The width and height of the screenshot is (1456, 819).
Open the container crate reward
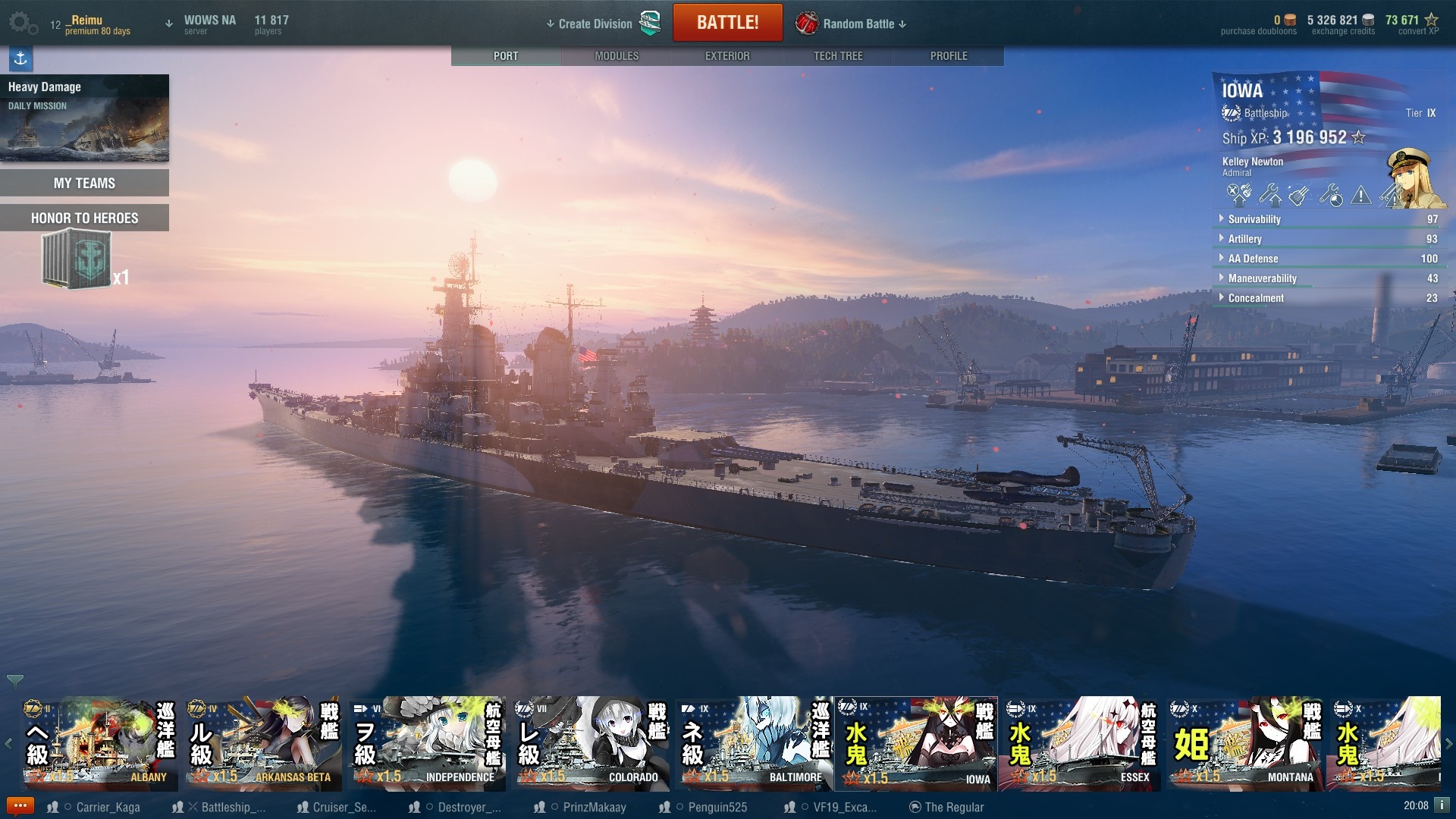(x=77, y=260)
